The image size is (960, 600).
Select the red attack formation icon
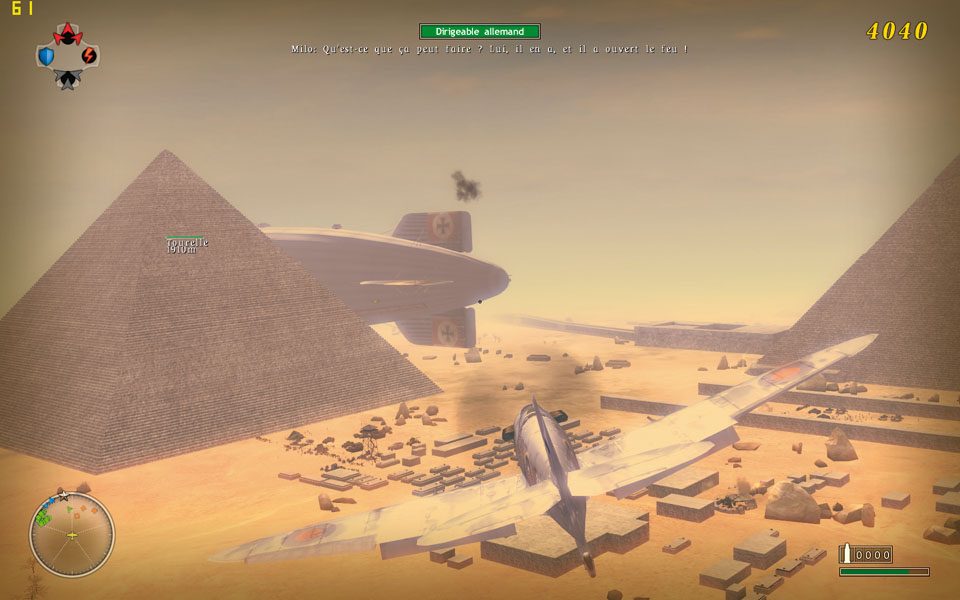(67, 36)
